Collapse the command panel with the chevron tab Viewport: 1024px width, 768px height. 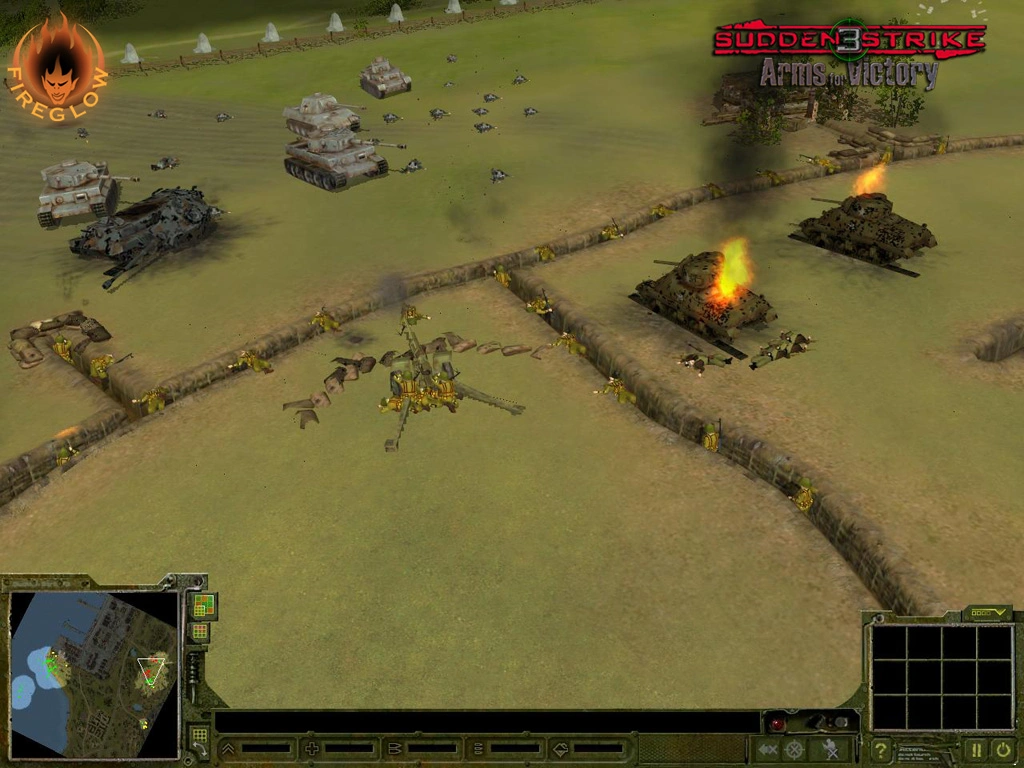pos(987,613)
